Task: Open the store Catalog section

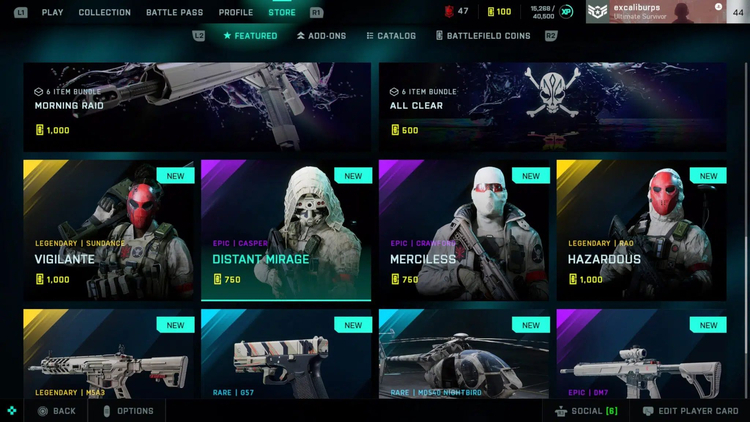Action: point(390,36)
